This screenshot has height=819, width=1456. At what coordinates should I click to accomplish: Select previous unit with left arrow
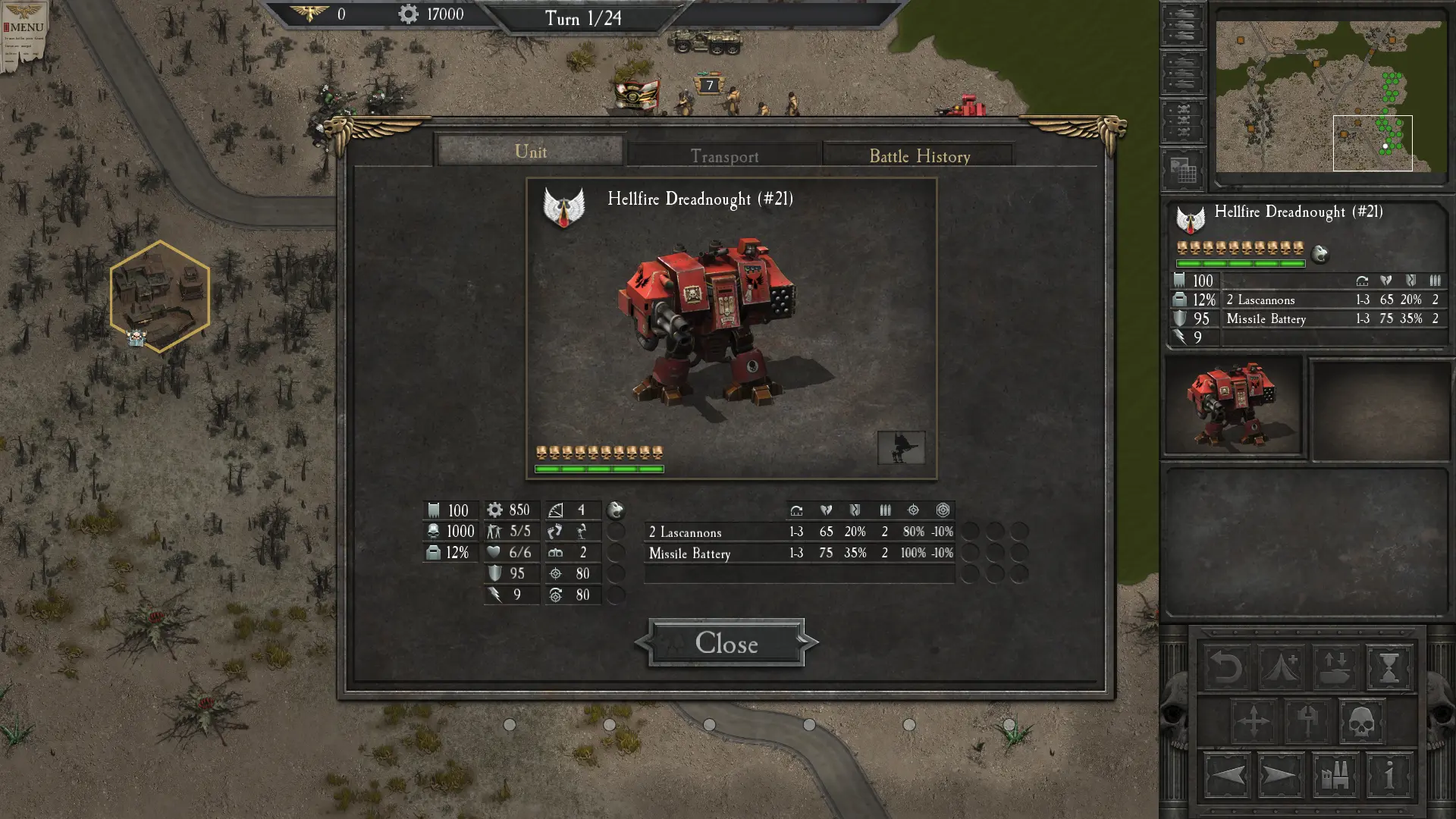[1226, 776]
